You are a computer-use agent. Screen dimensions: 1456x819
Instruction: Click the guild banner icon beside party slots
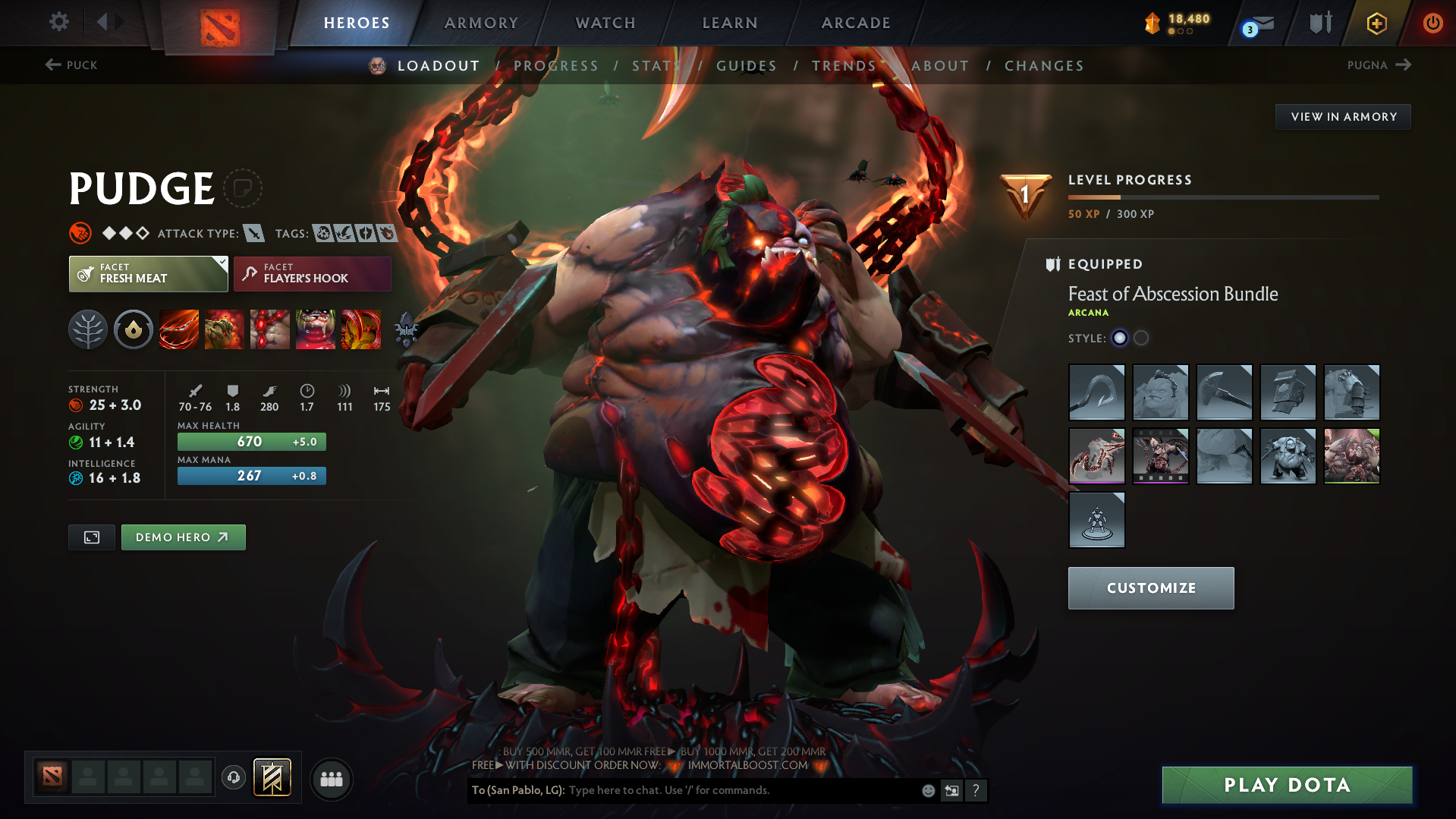[x=272, y=778]
